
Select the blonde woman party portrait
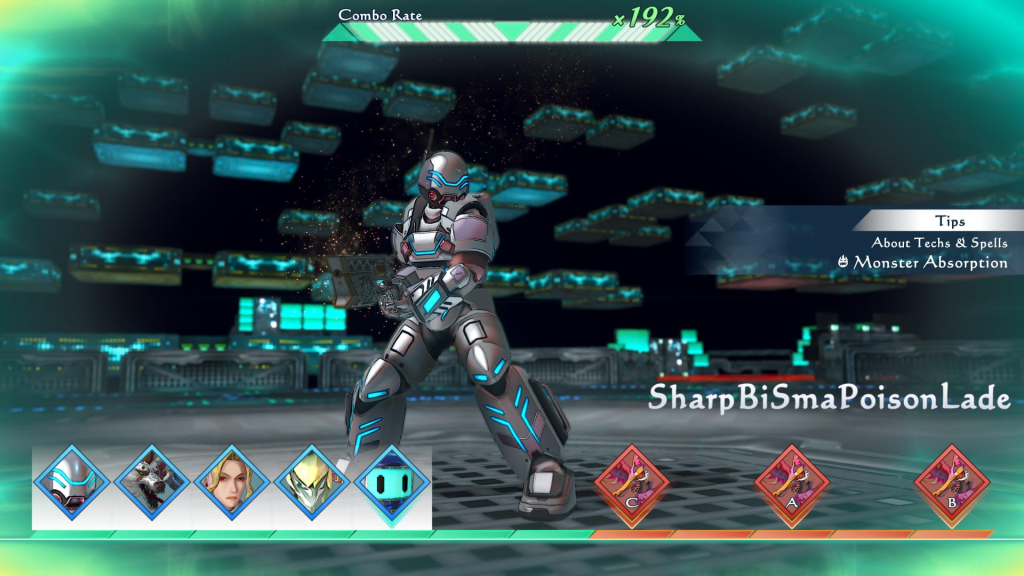232,486
